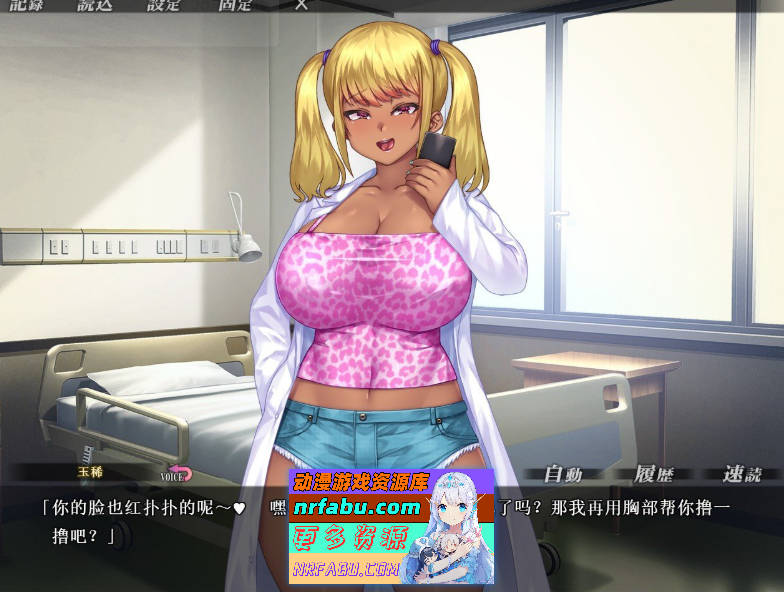Toggle the 固定 menu lock option
The image size is (784, 592).
pyautogui.click(x=235, y=4)
